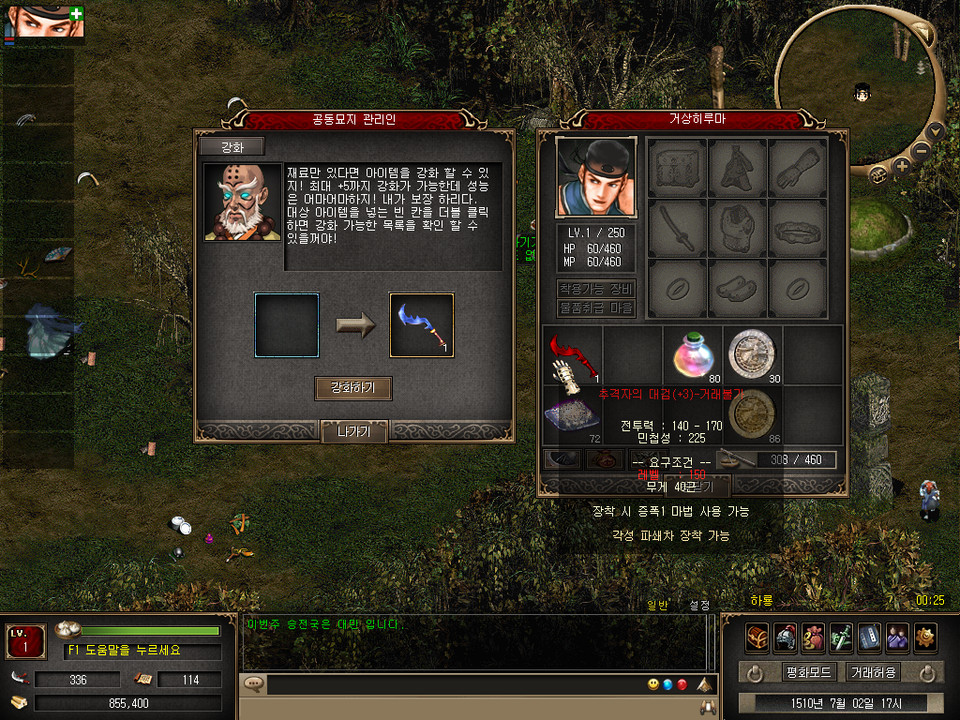960x720 pixels.
Task: Select the silver coin stack of 30
Action: click(751, 355)
